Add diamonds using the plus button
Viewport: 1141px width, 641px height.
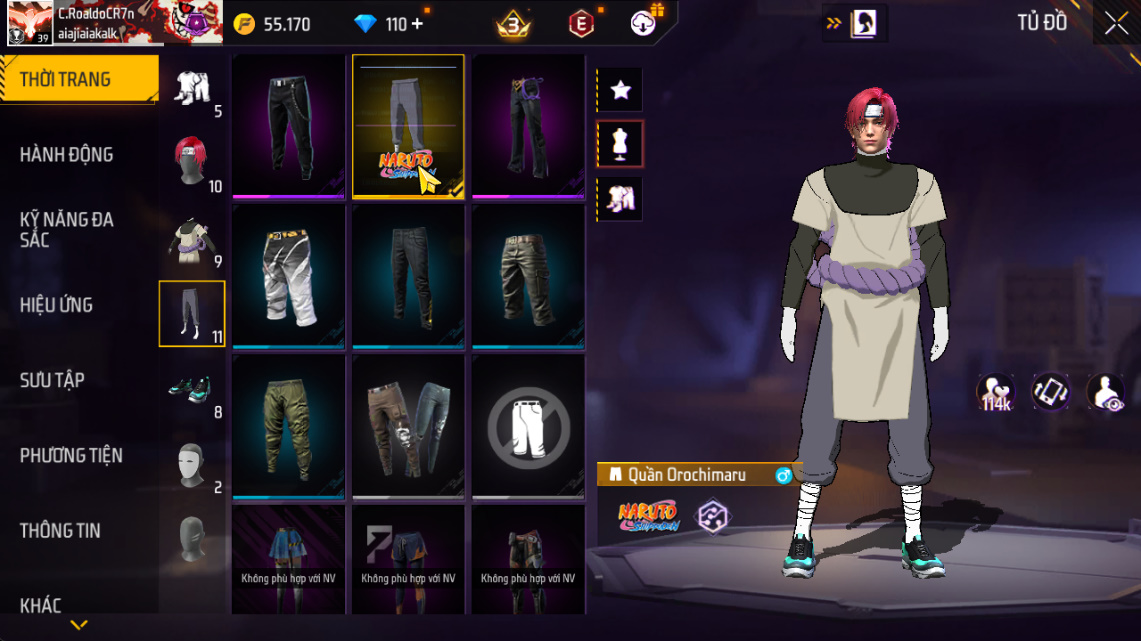(416, 24)
